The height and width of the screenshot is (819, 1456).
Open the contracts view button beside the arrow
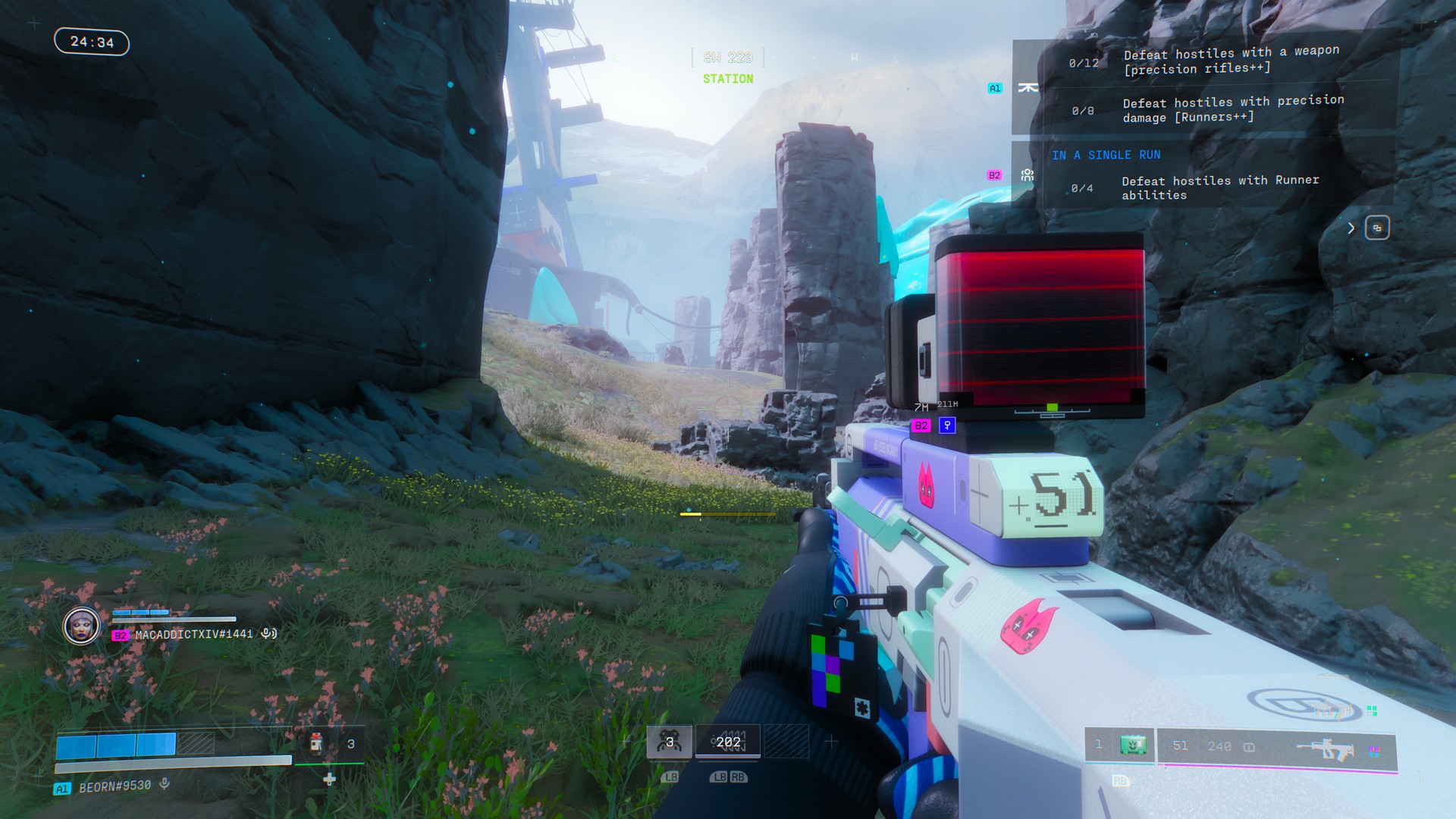pyautogui.click(x=1377, y=228)
